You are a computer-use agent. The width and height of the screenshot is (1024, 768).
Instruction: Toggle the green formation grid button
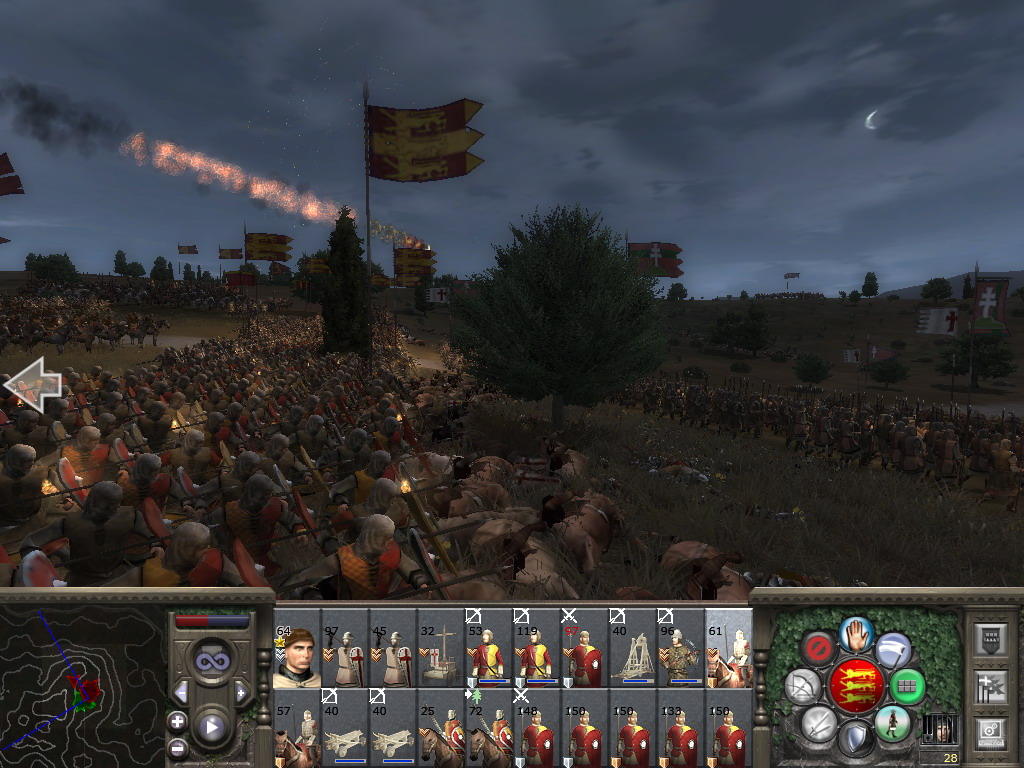(907, 686)
